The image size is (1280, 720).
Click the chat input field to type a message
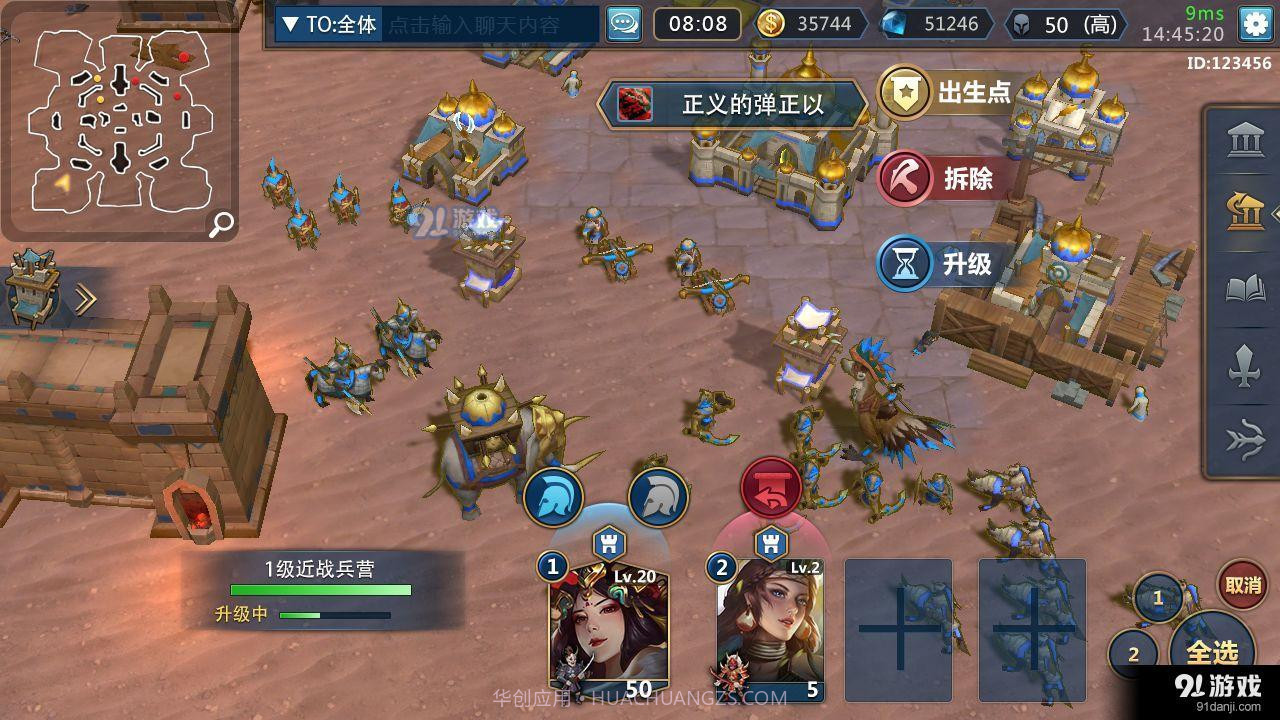coord(480,24)
